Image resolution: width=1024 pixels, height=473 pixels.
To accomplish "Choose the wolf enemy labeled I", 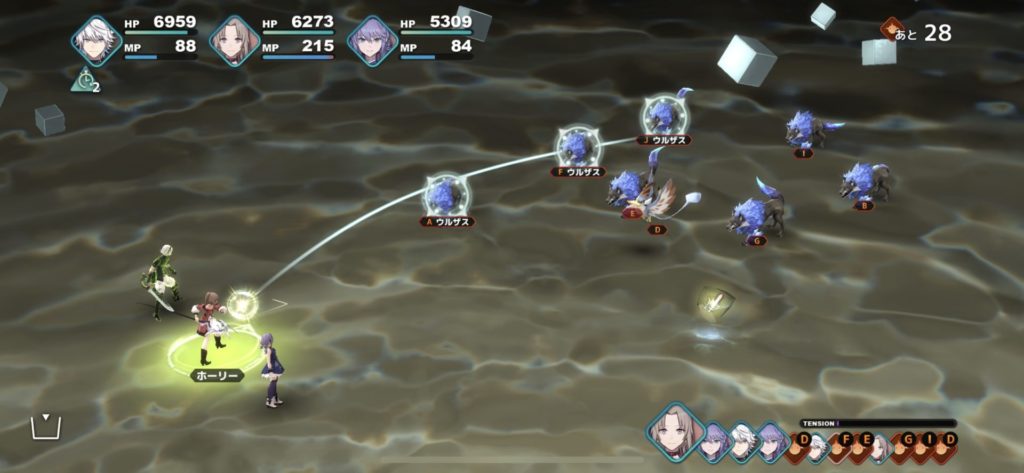I will click(x=809, y=129).
